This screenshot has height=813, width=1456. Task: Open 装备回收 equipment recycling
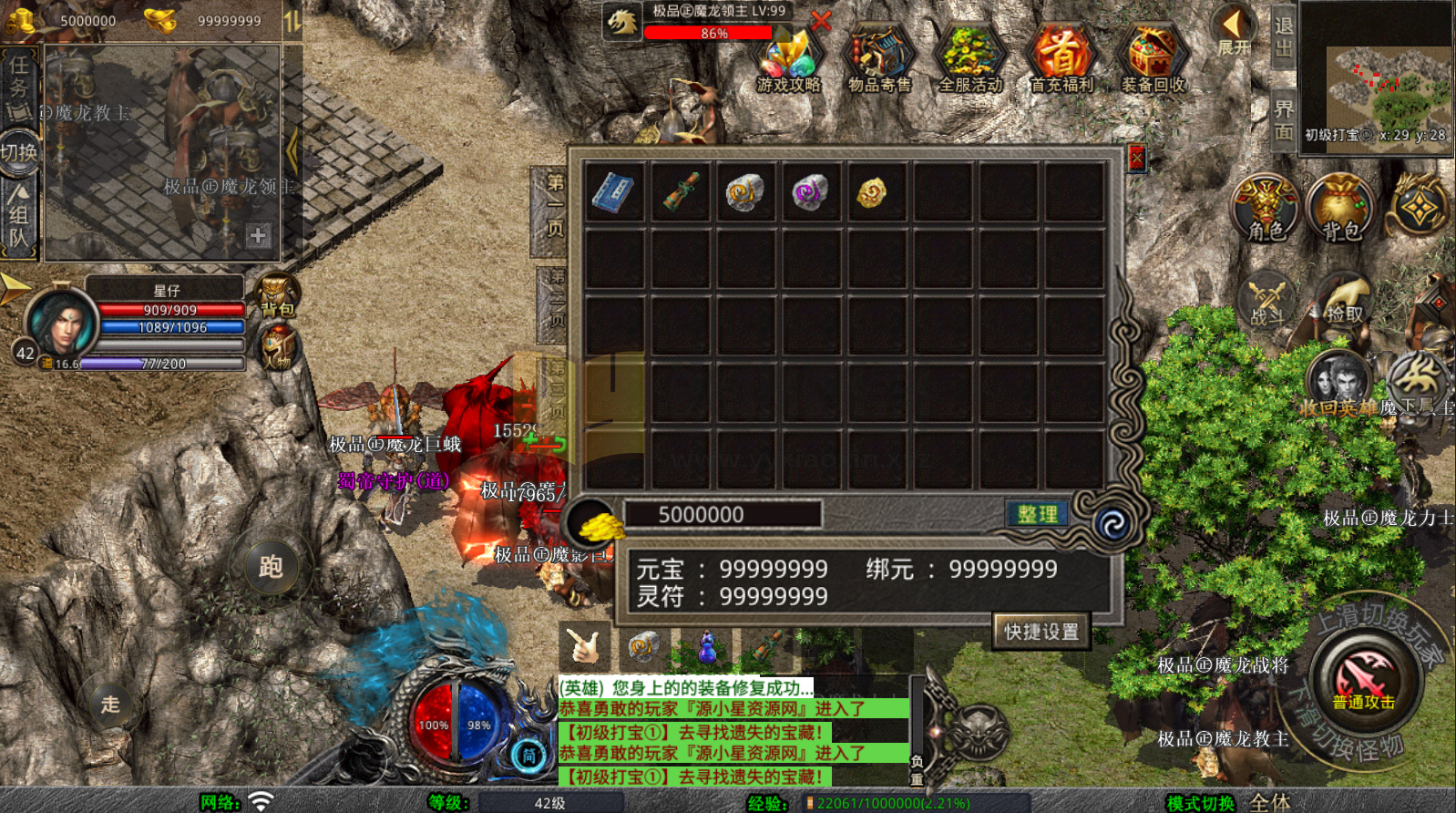click(x=1153, y=60)
